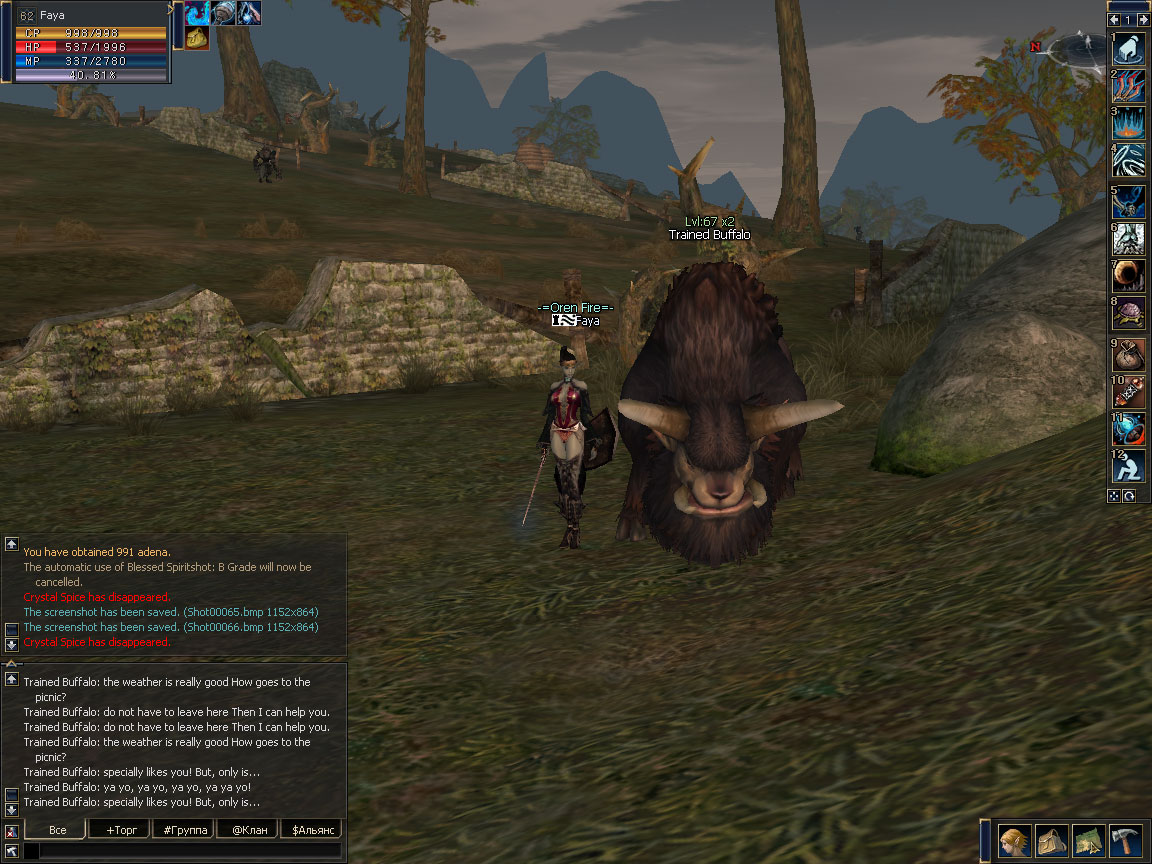Use the hand skill in hotbar slot 1
The width and height of the screenshot is (1152, 864).
point(1130,50)
